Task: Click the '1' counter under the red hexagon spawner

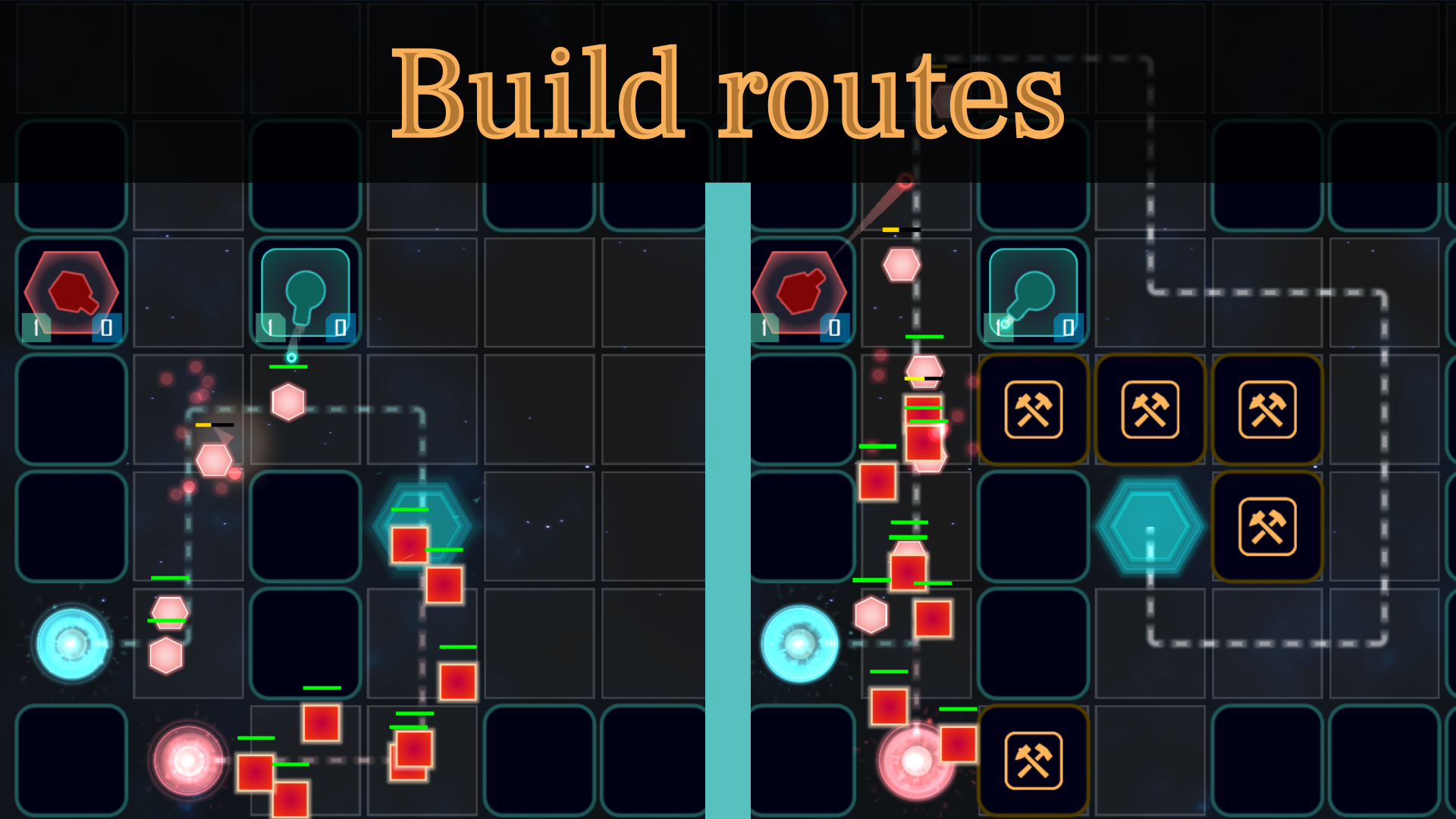Action: coord(35,328)
